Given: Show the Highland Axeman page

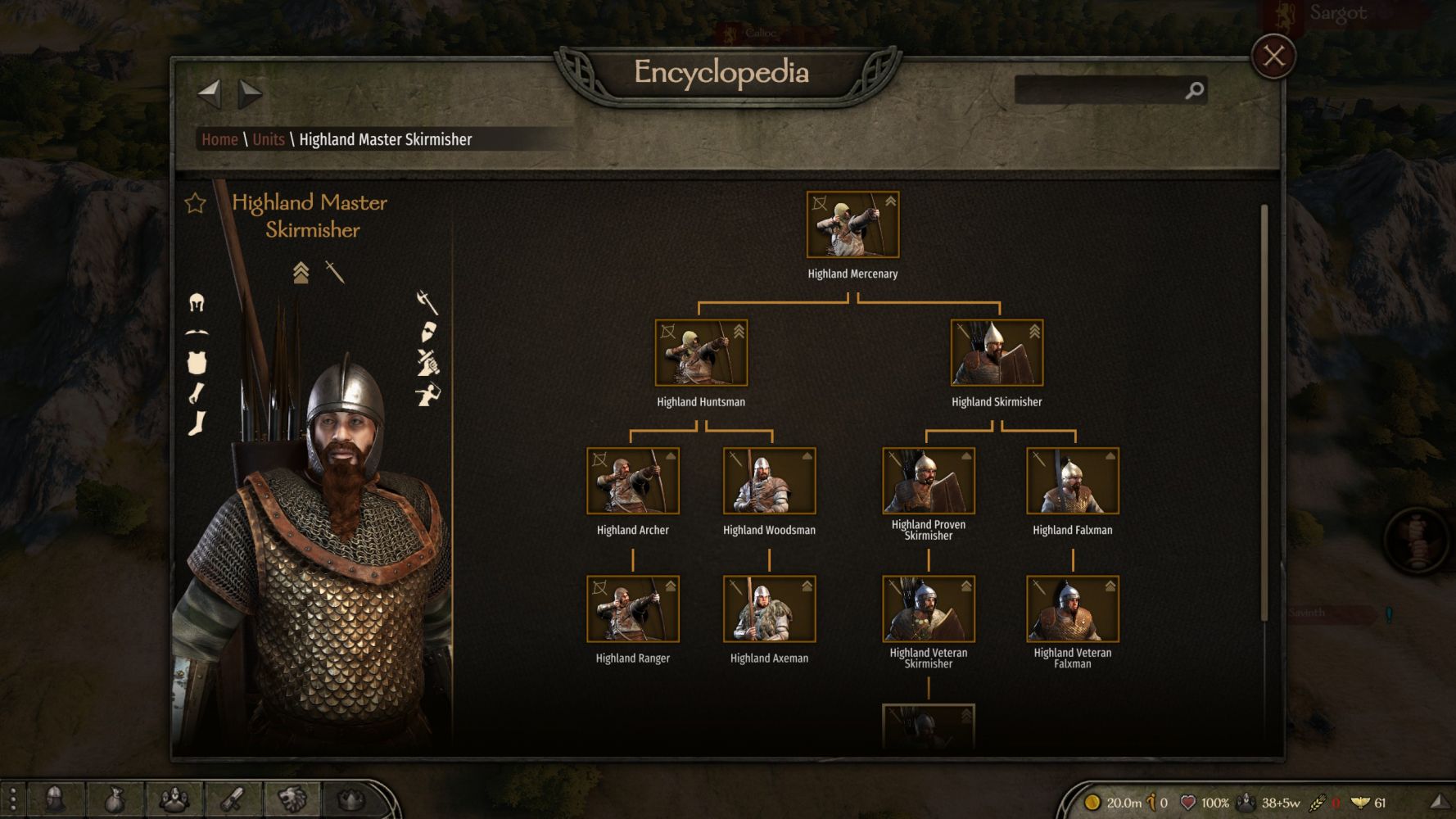Looking at the screenshot, I should (769, 609).
